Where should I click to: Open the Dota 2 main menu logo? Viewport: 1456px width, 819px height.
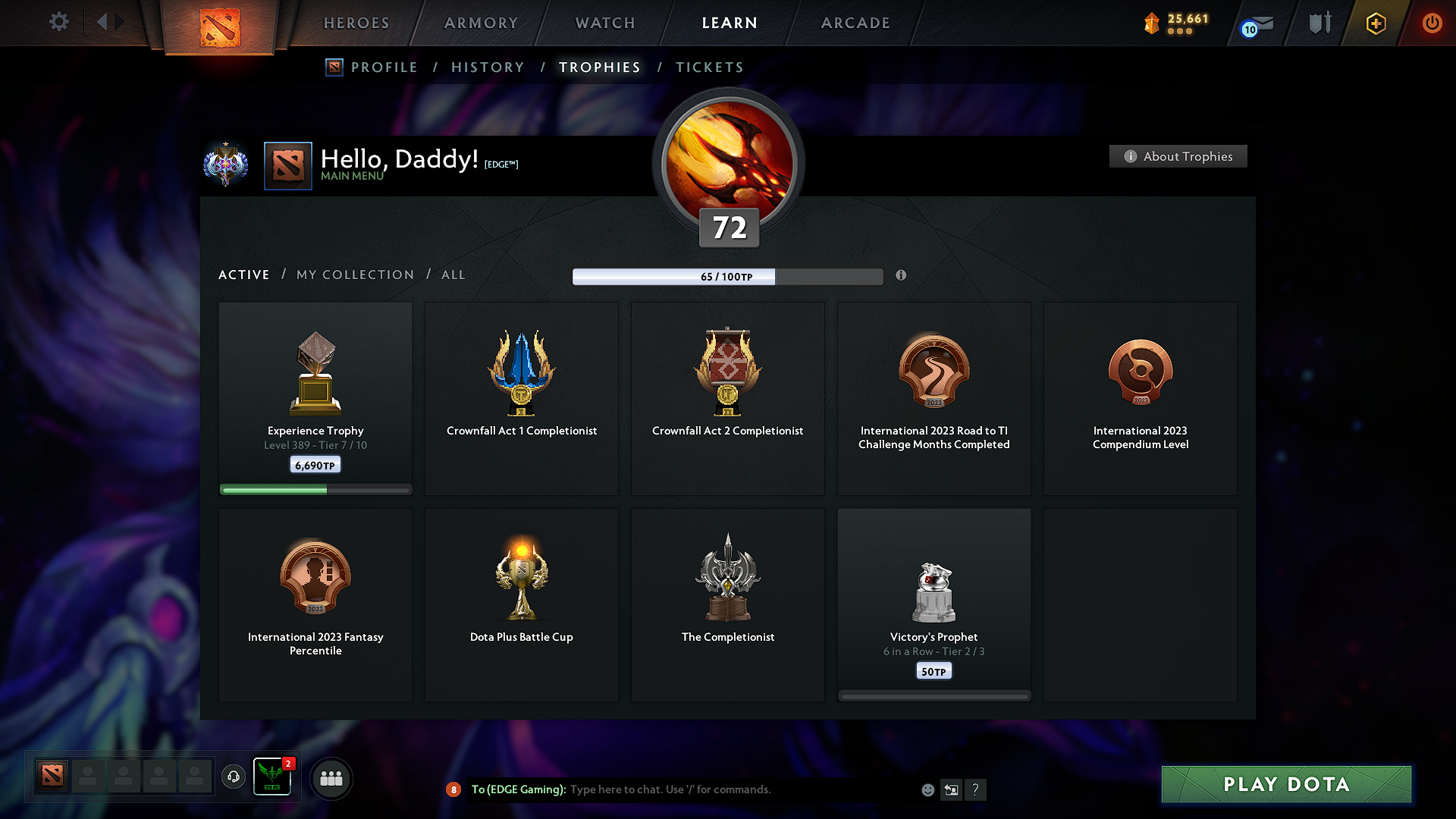click(221, 27)
